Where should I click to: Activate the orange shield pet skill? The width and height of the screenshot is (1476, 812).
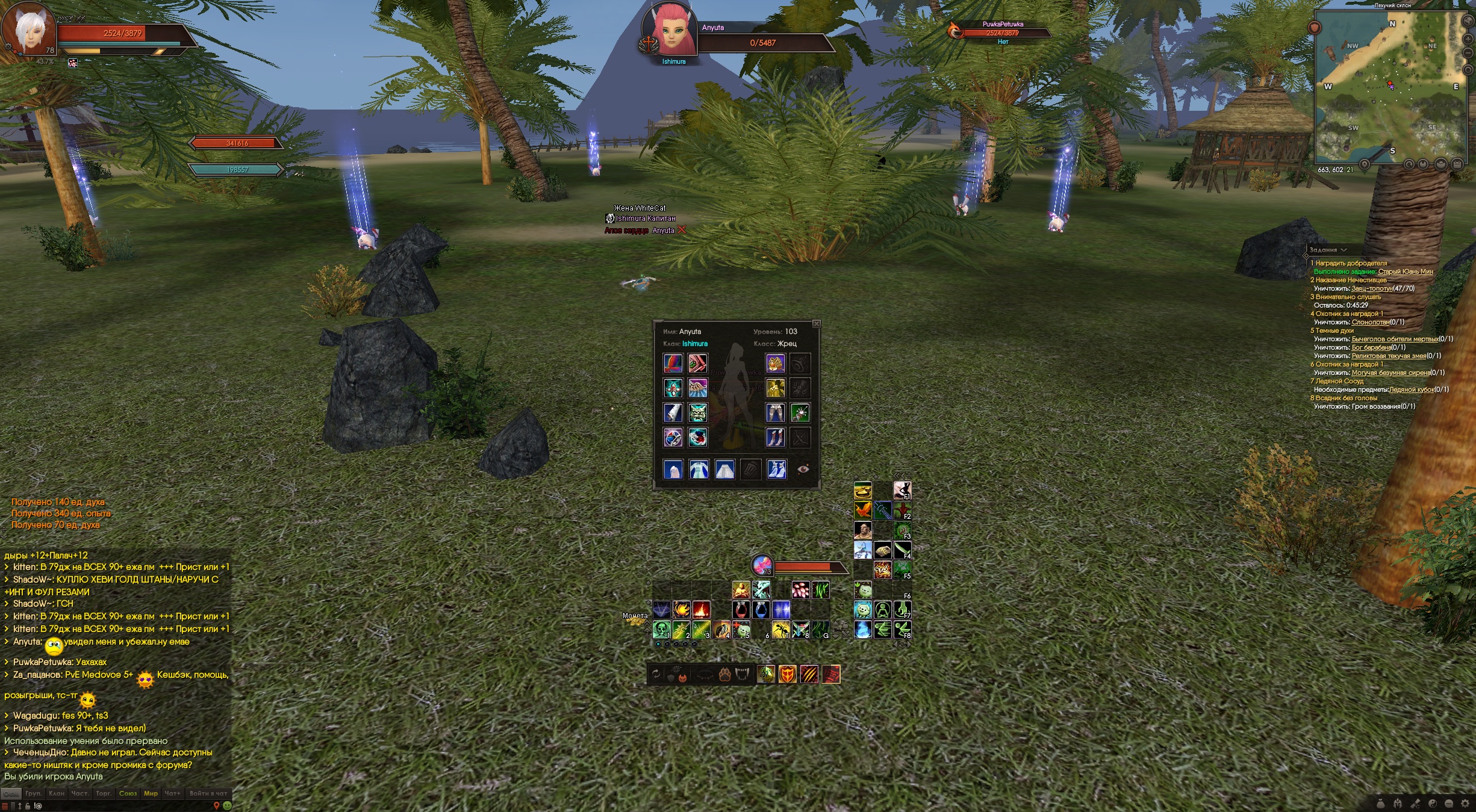pyautogui.click(x=787, y=674)
